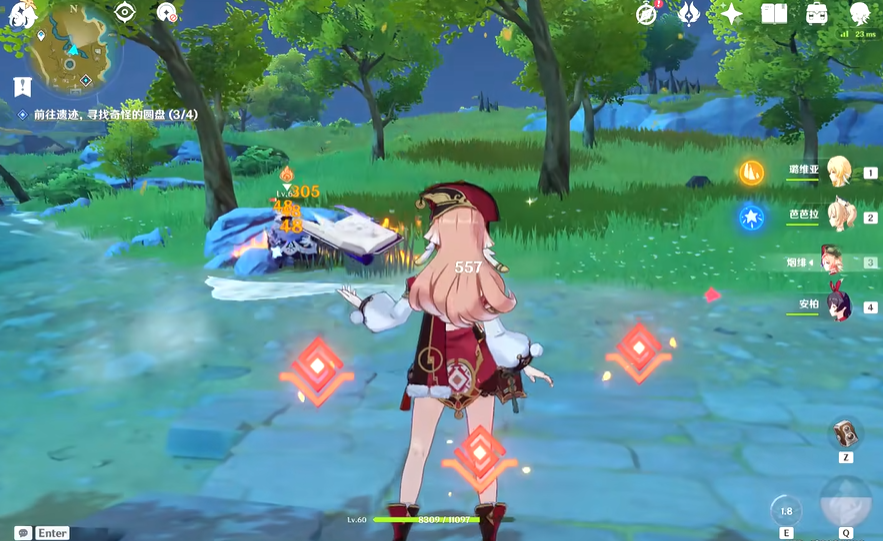Toggle the elemental sight eye icon
This screenshot has height=541, width=883.
pos(124,12)
